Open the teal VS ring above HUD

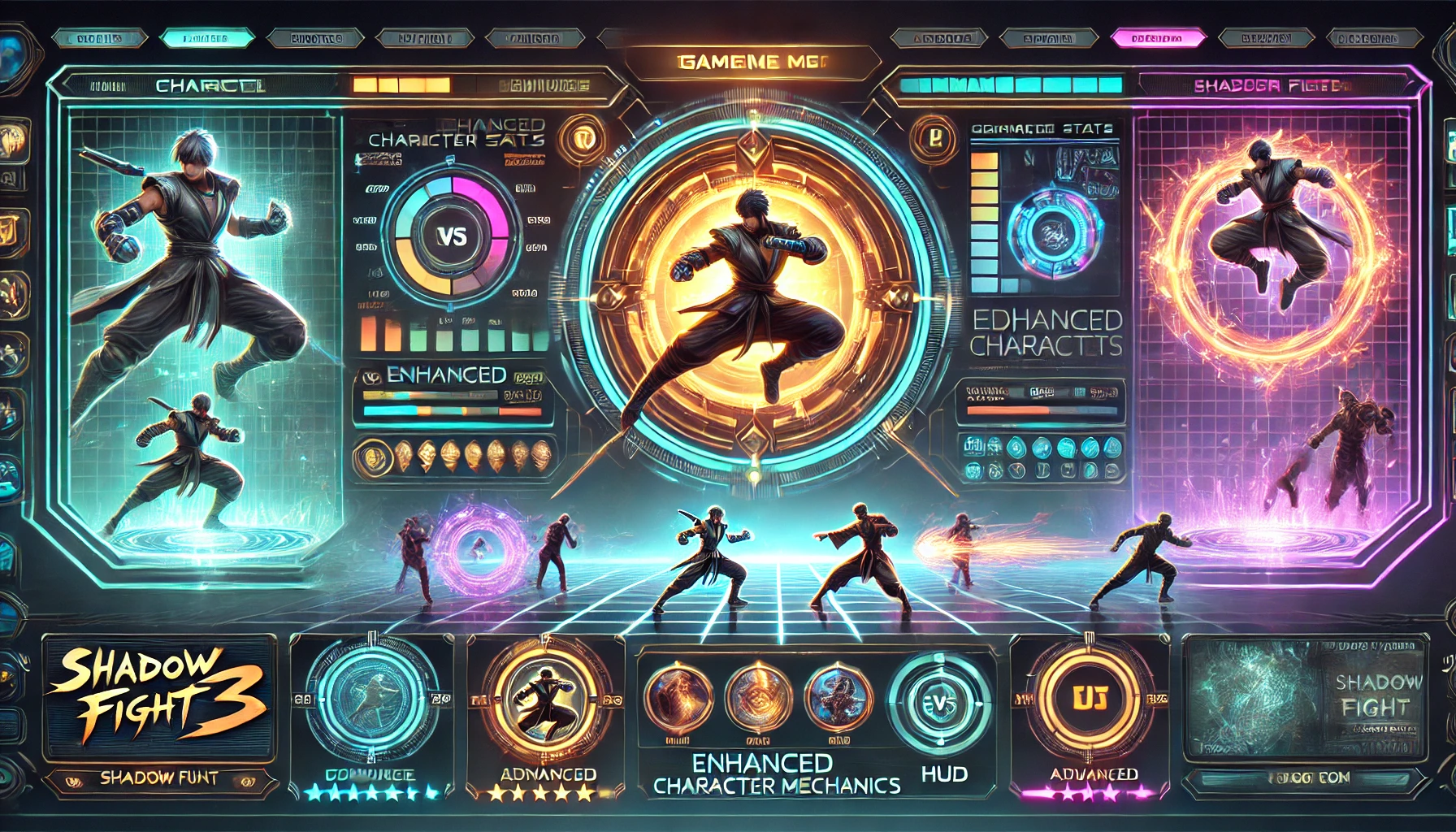click(x=939, y=702)
